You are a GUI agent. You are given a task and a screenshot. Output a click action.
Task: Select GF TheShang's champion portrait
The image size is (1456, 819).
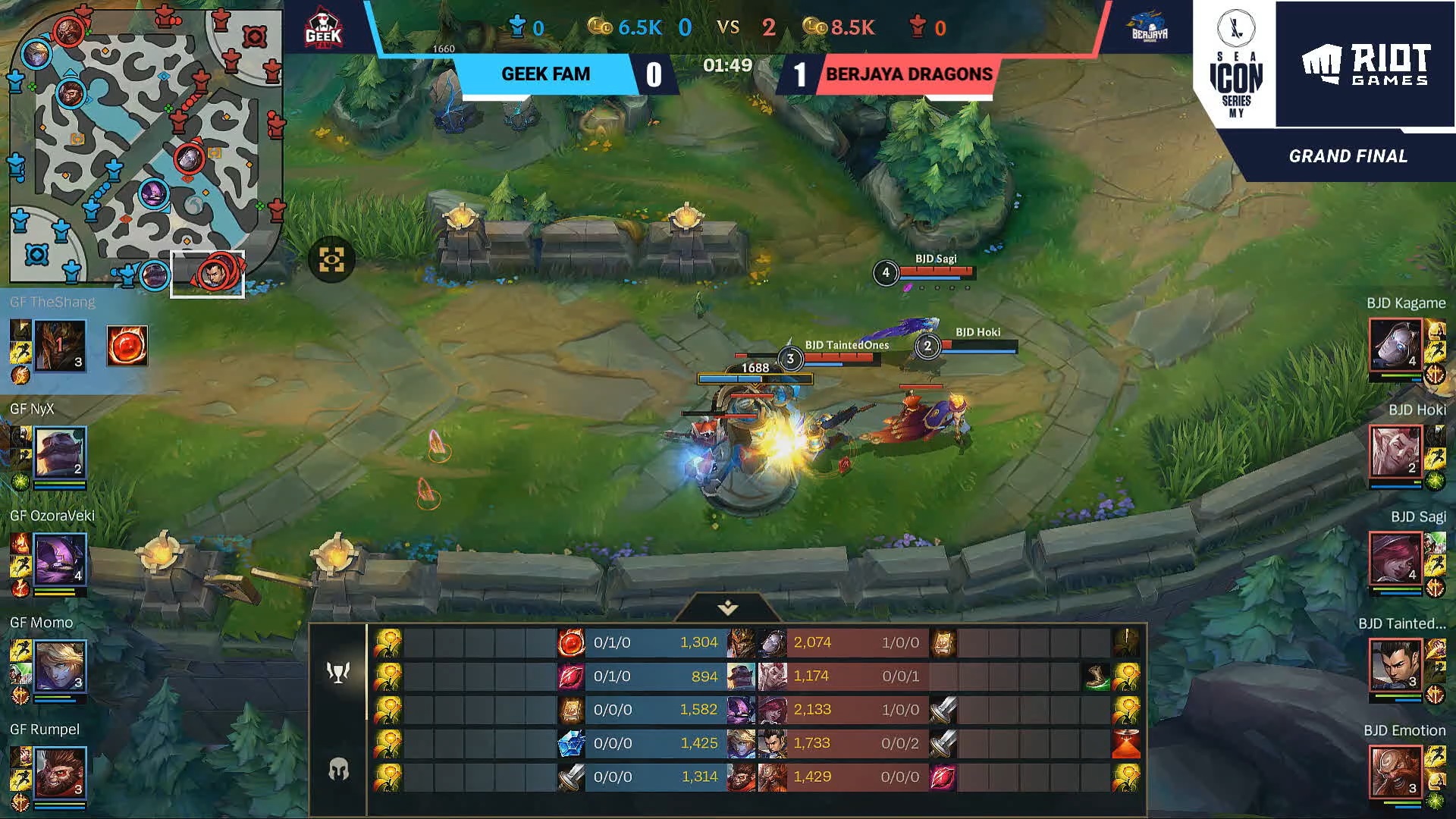coord(60,346)
